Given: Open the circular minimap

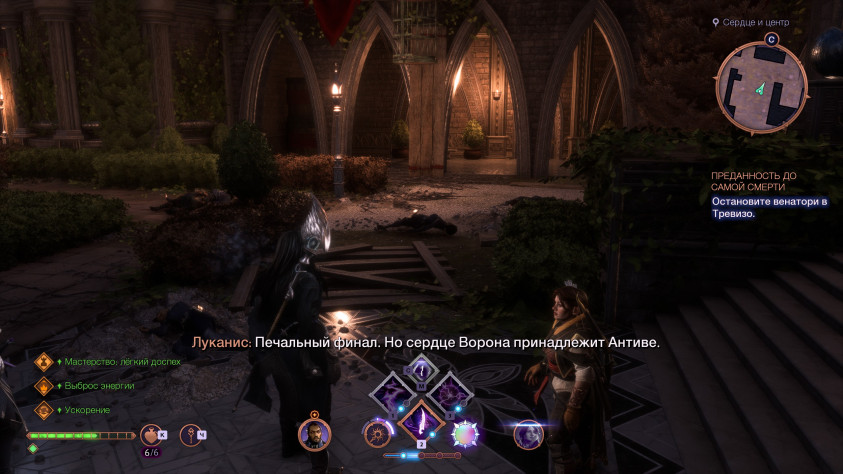Looking at the screenshot, I should pos(762,89).
